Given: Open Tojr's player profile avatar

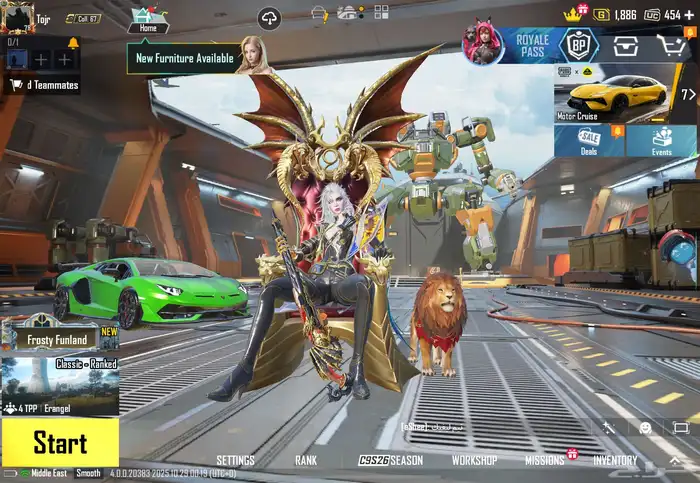Looking at the screenshot, I should 17,18.
